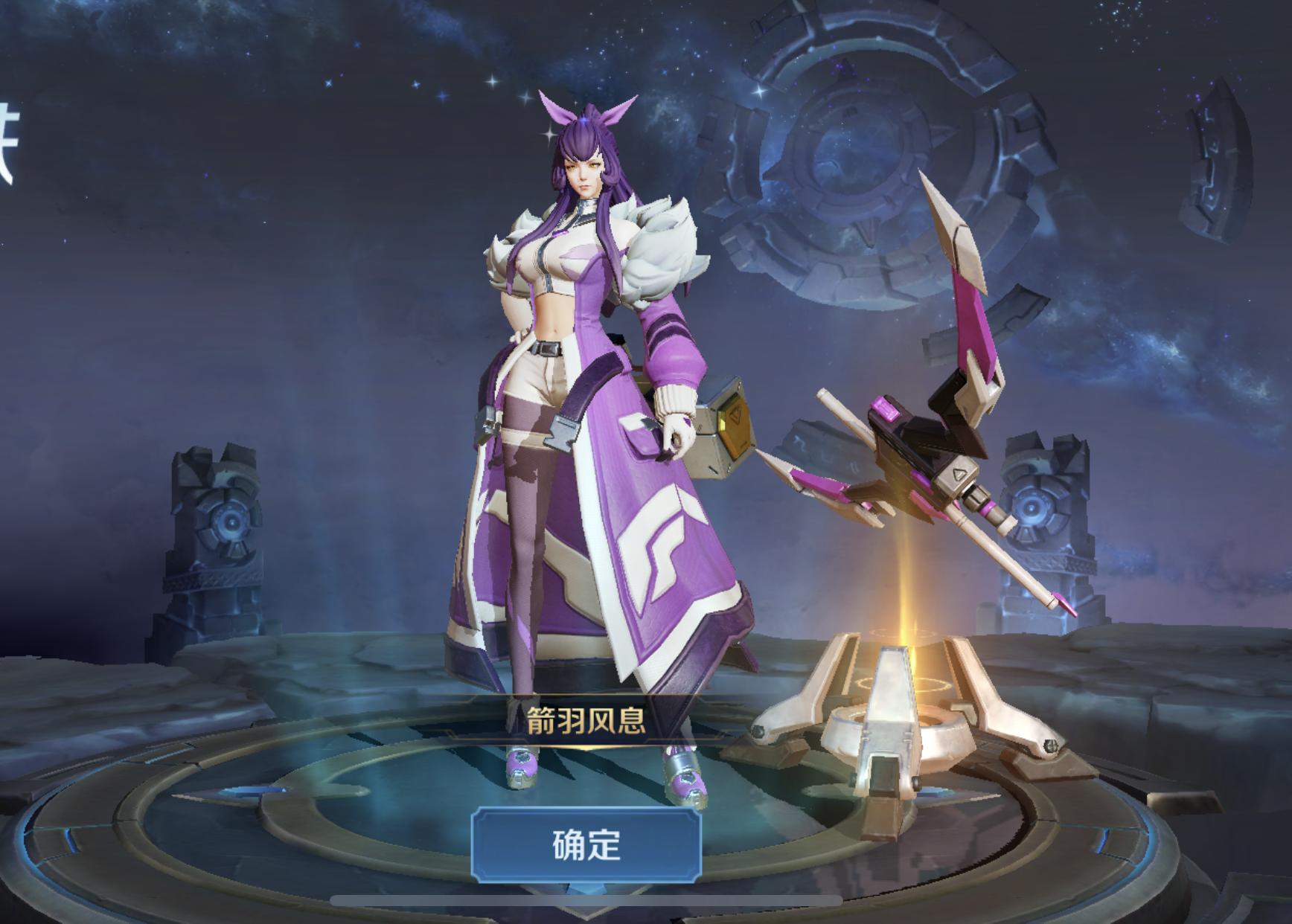
Task: Confirm with the 确定 button
Action: pos(586,844)
